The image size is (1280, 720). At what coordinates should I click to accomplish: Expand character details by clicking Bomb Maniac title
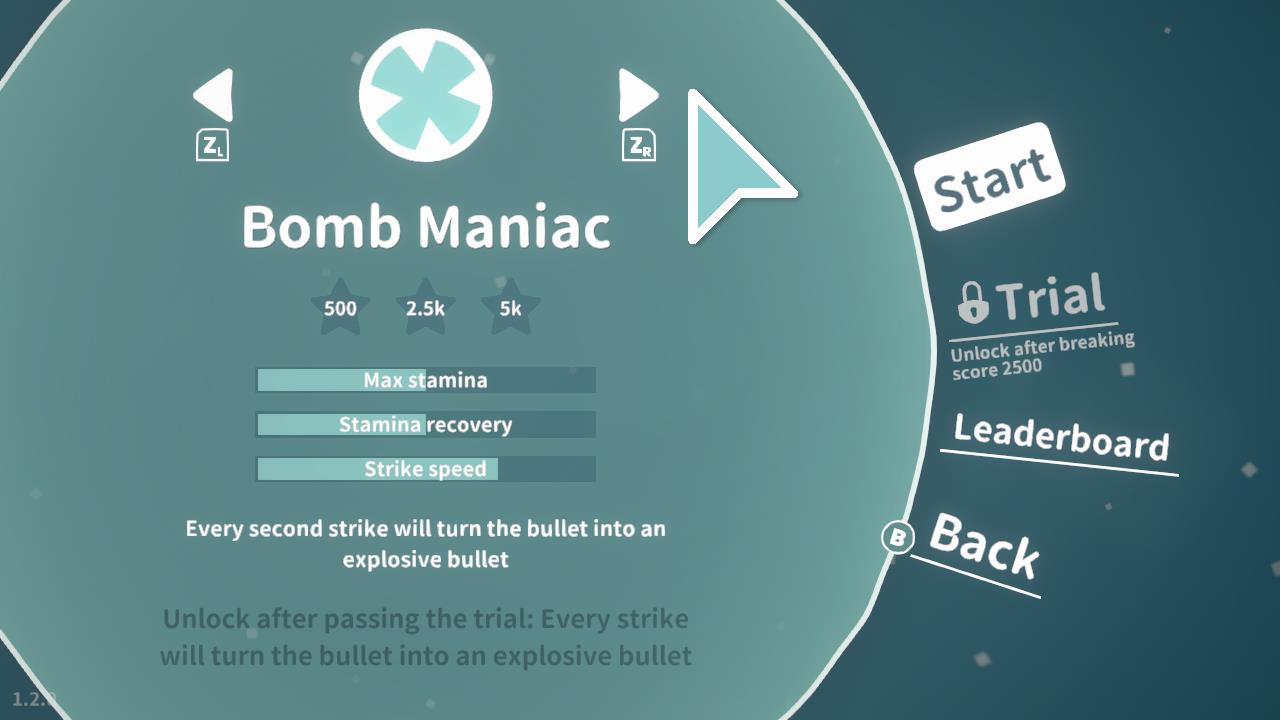tap(424, 227)
